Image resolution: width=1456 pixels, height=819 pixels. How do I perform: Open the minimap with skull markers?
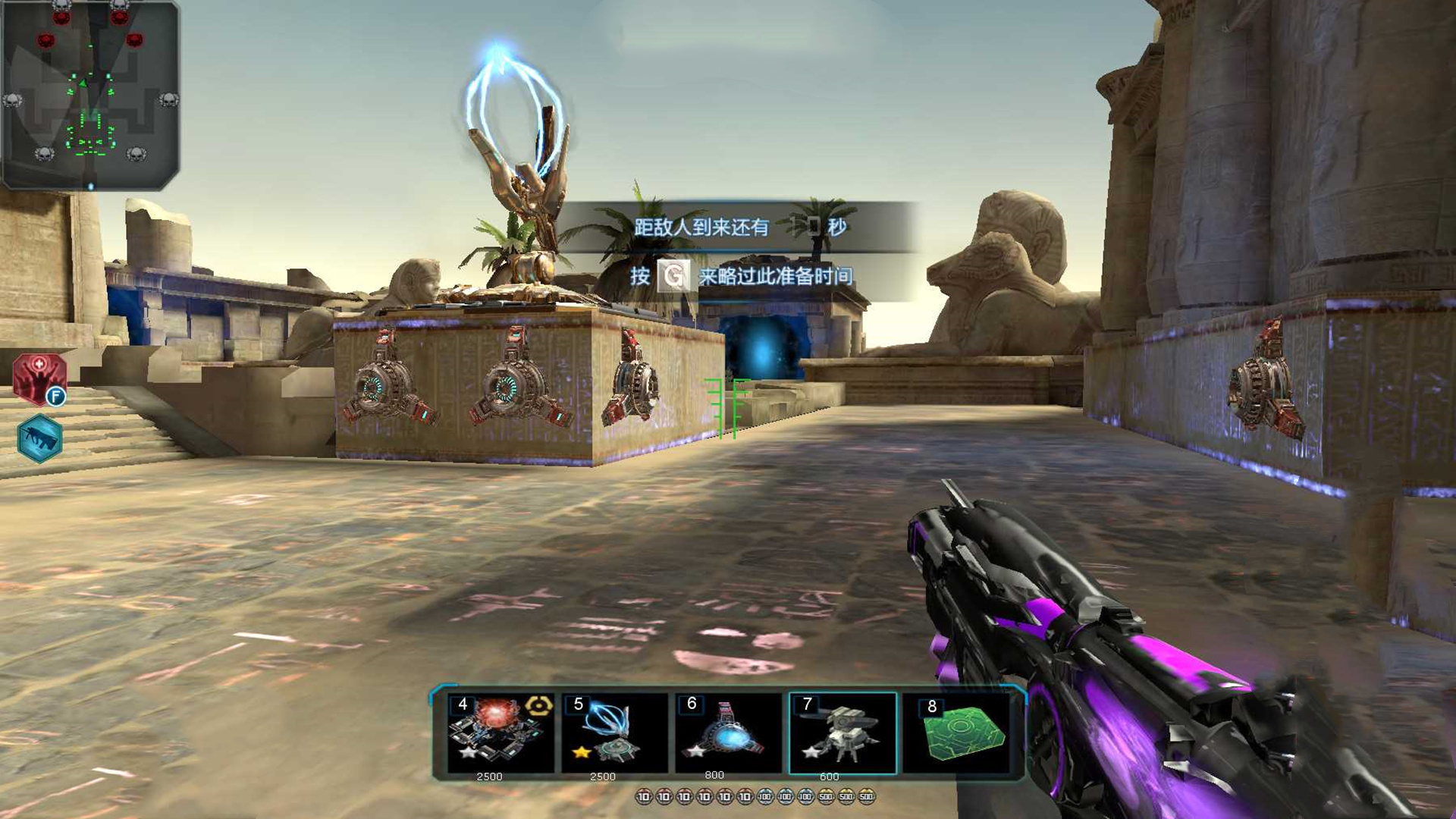(90, 95)
